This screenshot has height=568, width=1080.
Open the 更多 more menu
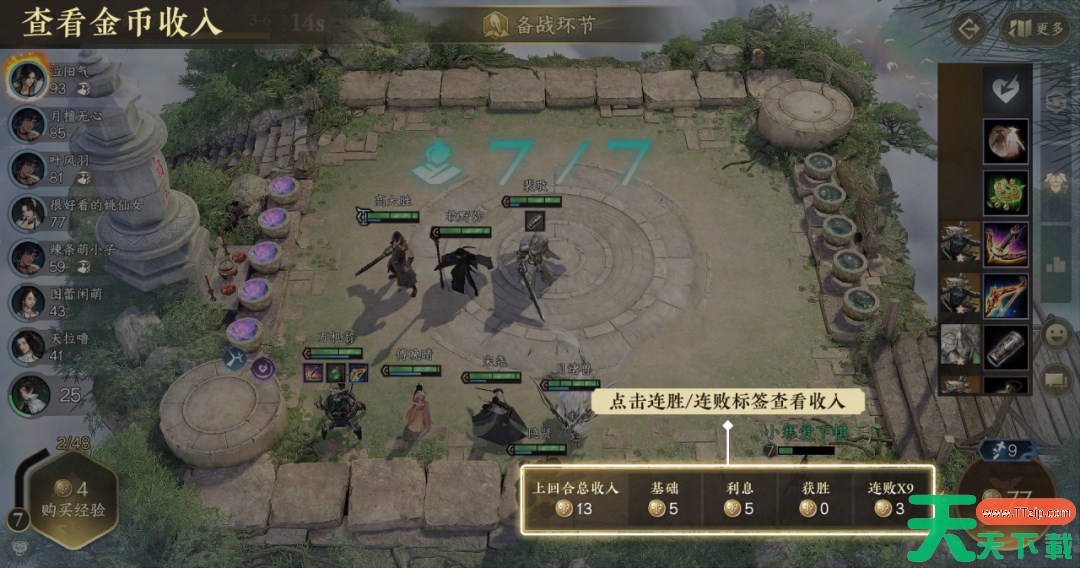[1036, 28]
